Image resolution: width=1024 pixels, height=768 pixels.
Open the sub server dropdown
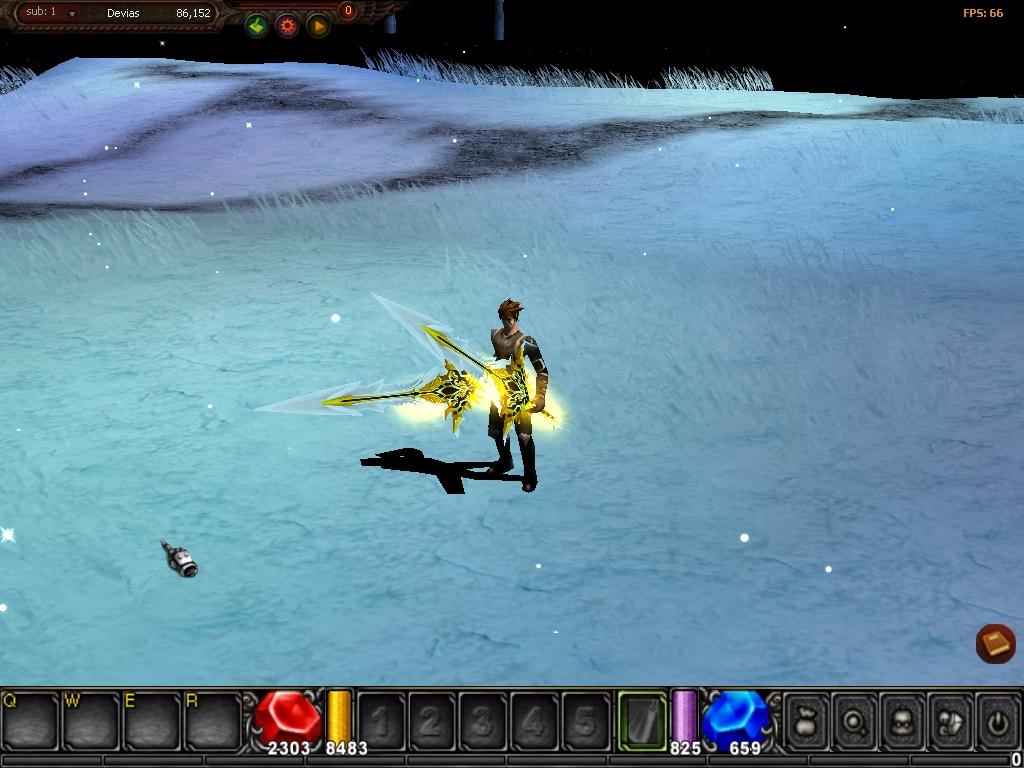[x=73, y=14]
